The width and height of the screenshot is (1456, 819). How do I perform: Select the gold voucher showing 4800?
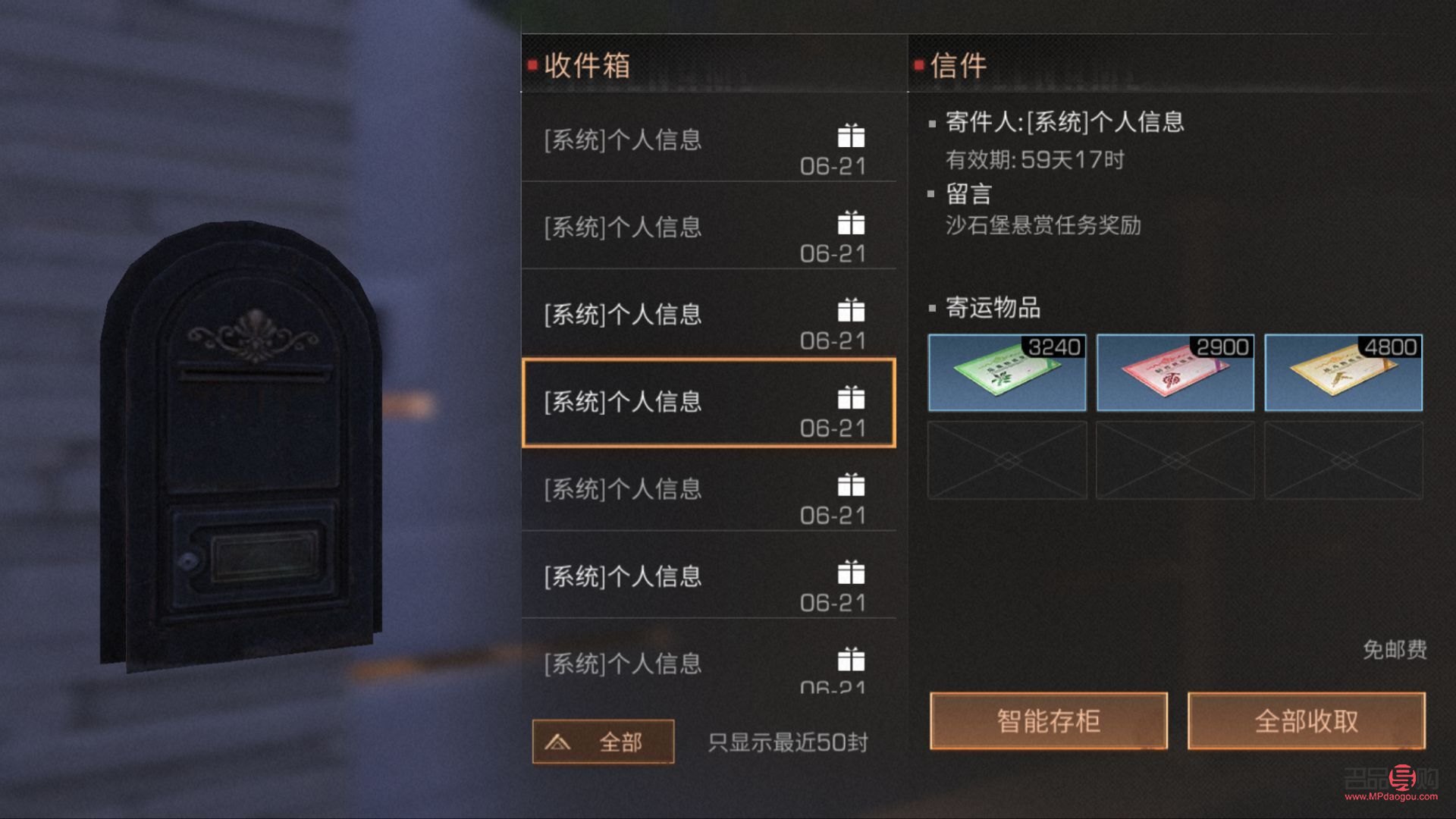tap(1342, 372)
